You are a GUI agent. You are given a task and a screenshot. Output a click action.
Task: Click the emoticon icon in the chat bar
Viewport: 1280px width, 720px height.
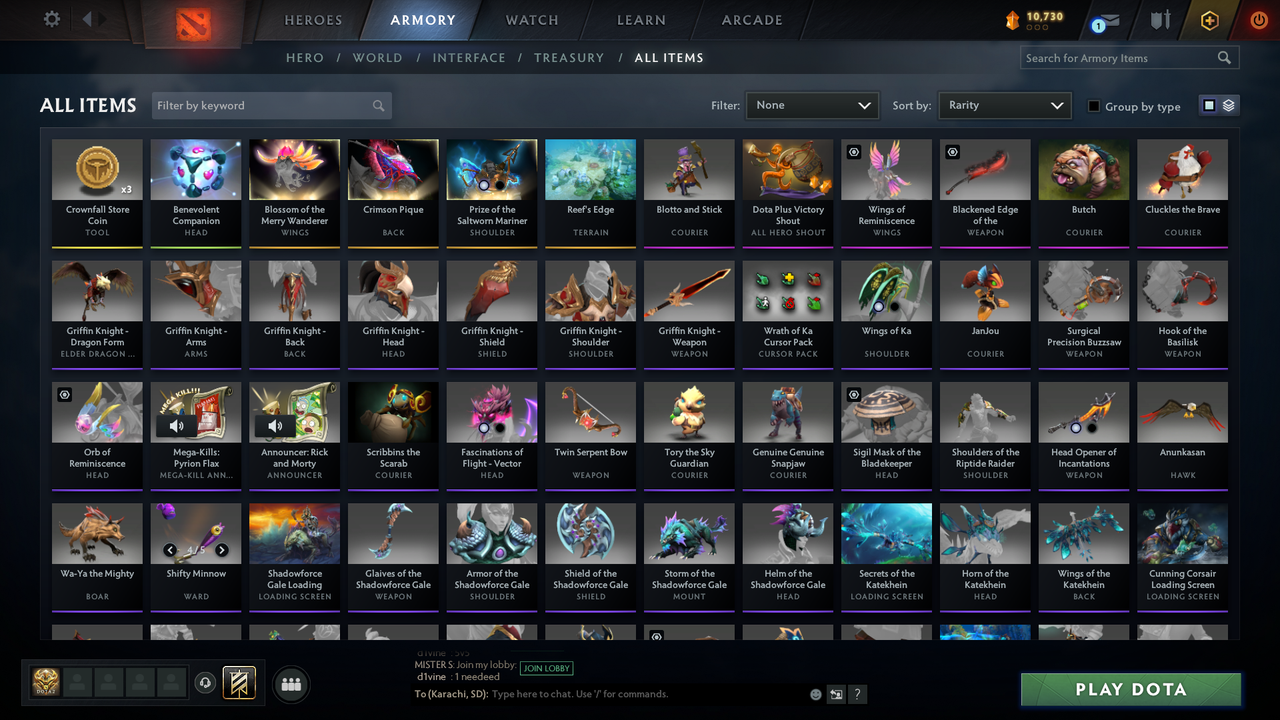[x=815, y=693]
